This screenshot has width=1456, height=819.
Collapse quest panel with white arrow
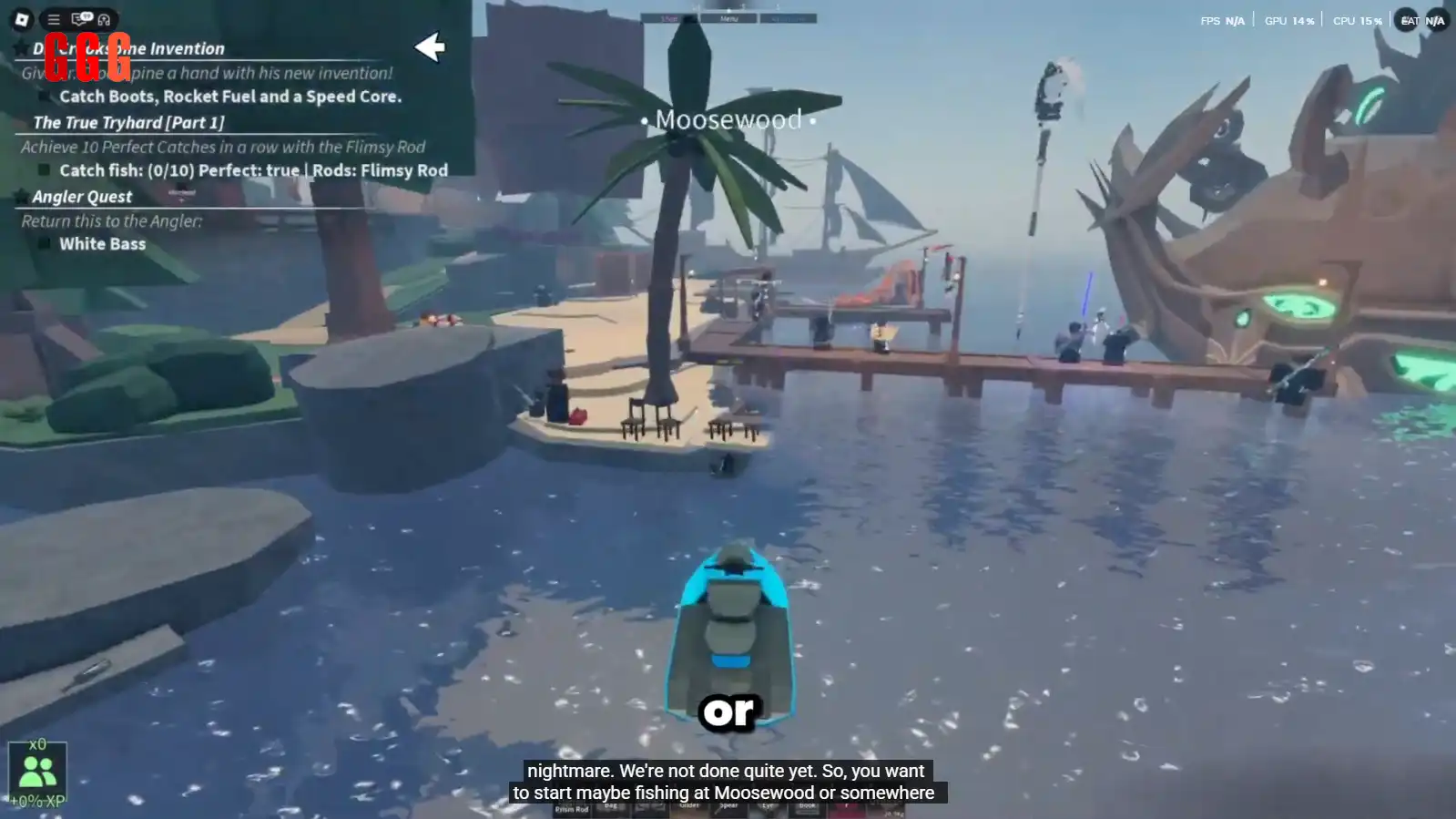point(429,47)
